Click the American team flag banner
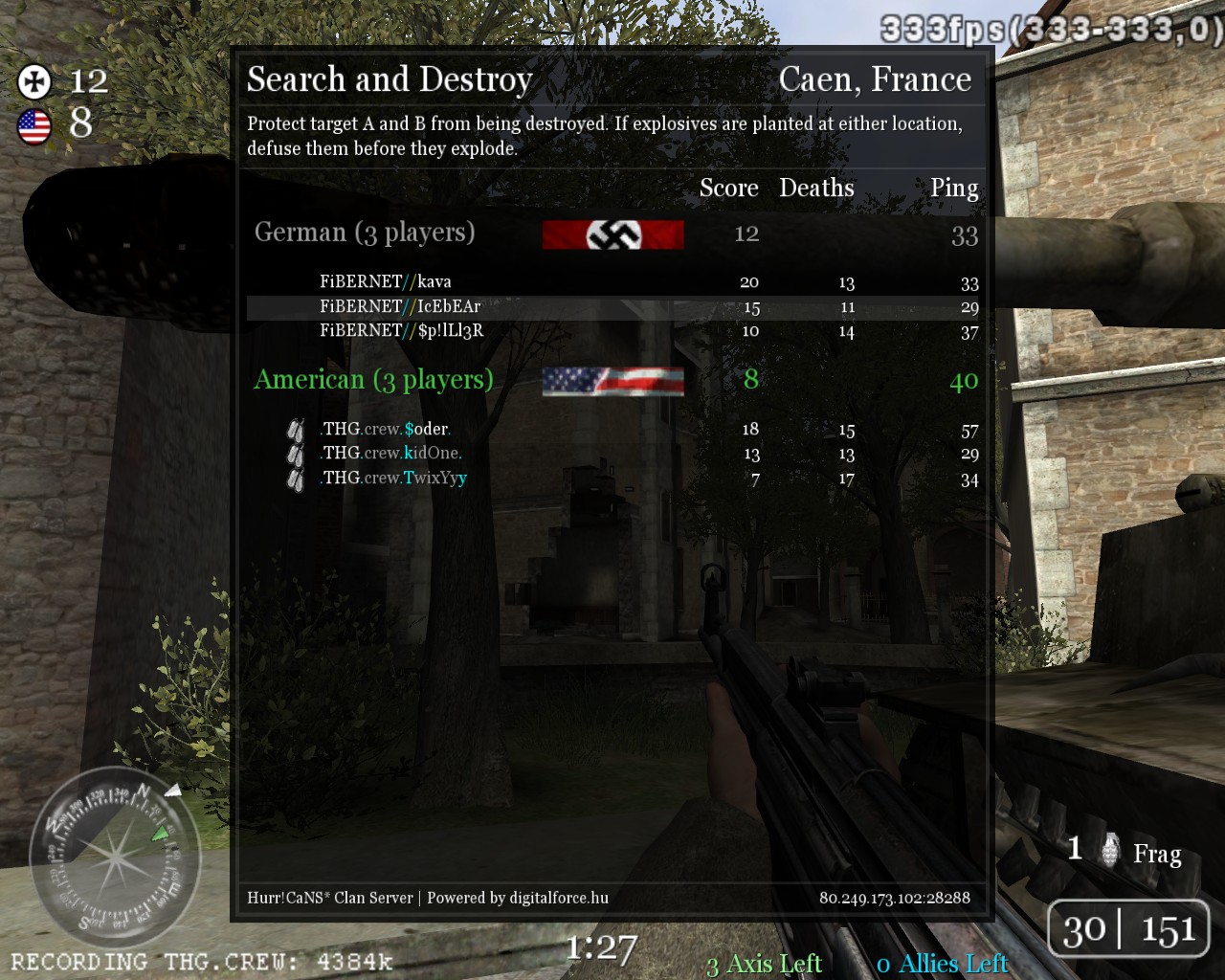 (x=612, y=381)
